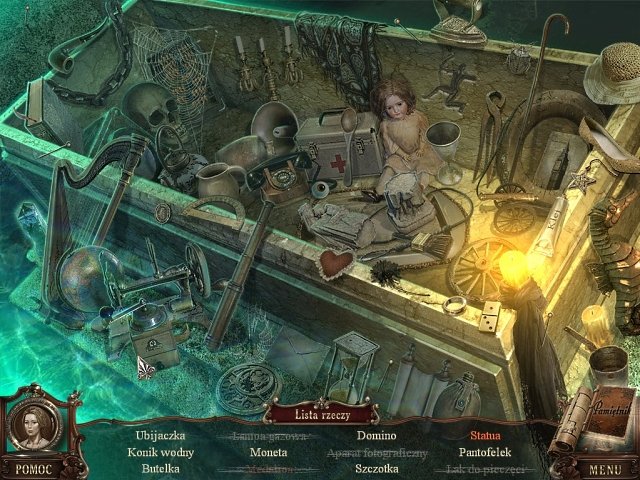The height and width of the screenshot is (480, 640).
Task: Choose Butelka from the item list
Action: pyautogui.click(x=160, y=467)
